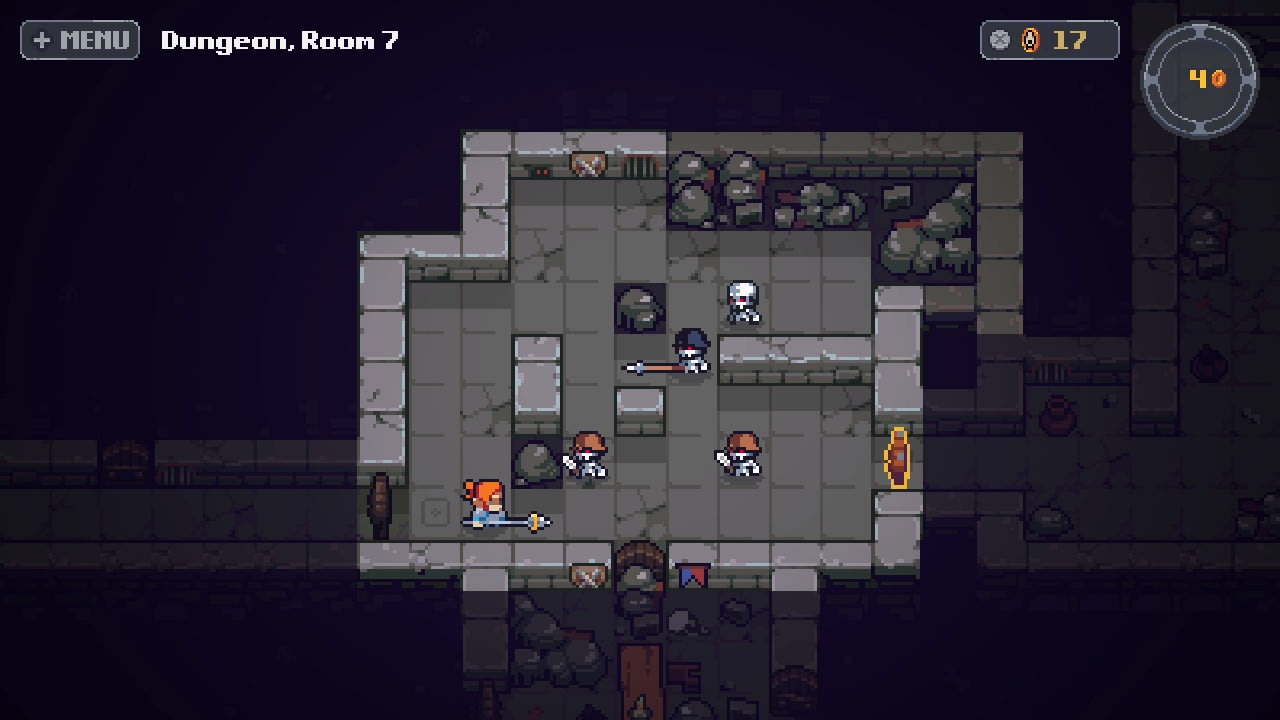Click the white skeleton near the top

click(x=742, y=300)
